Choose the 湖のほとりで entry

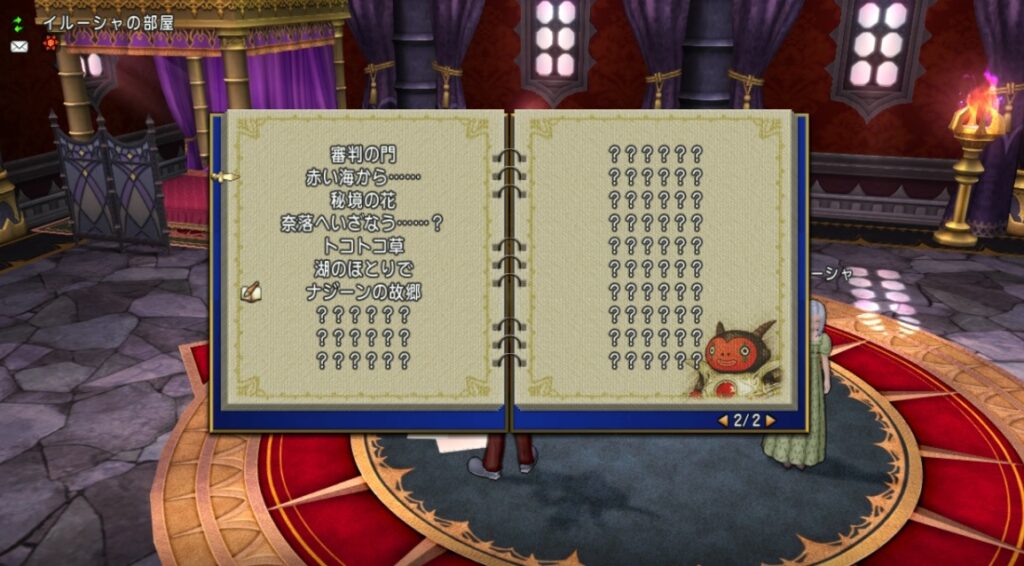point(363,269)
